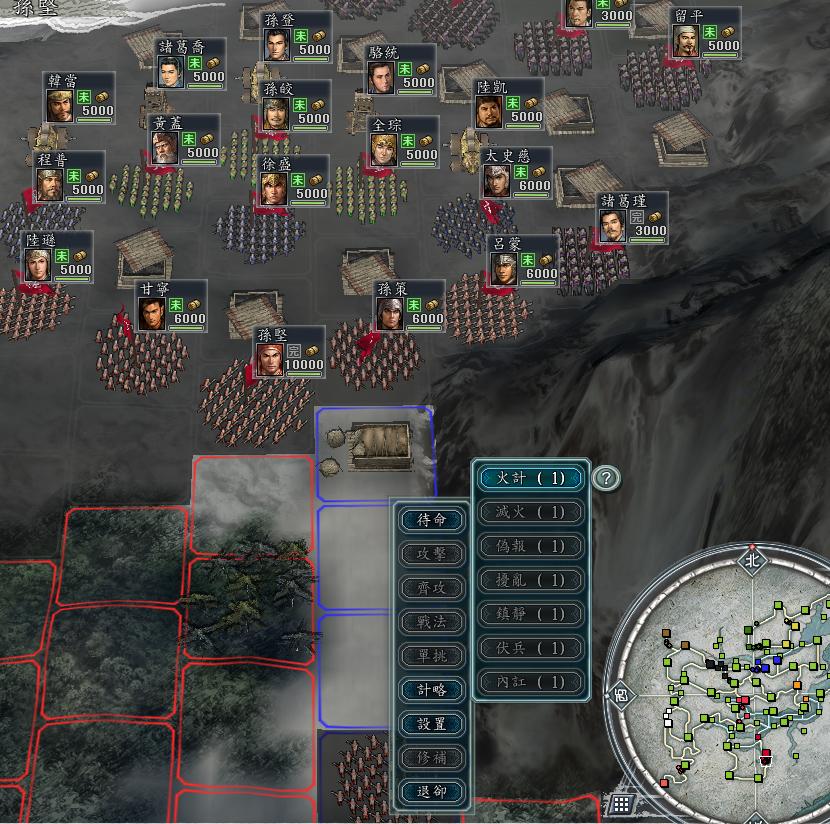Screen dimensions: 830x824
Task: Select the 單挑 duel command
Action: point(432,656)
